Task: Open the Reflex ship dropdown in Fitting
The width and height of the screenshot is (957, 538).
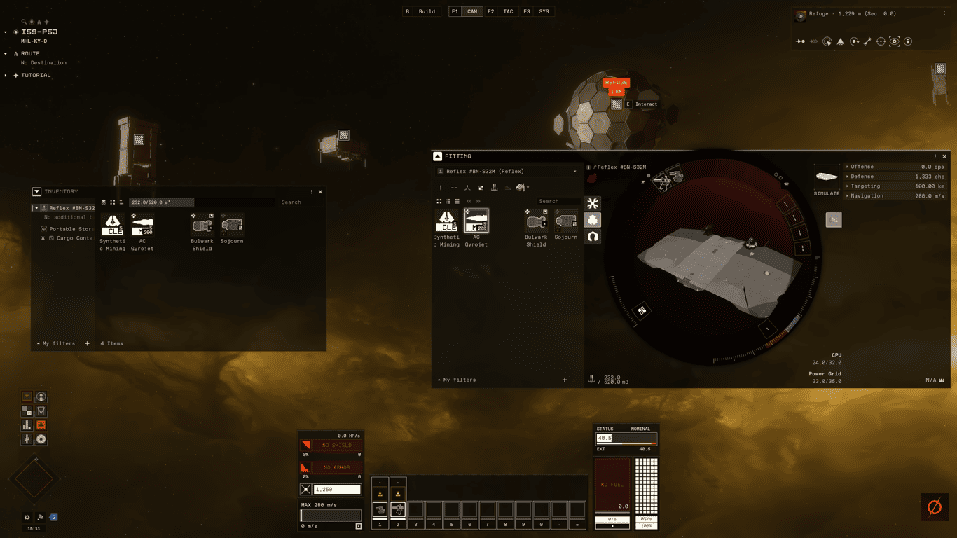Action: coord(575,172)
